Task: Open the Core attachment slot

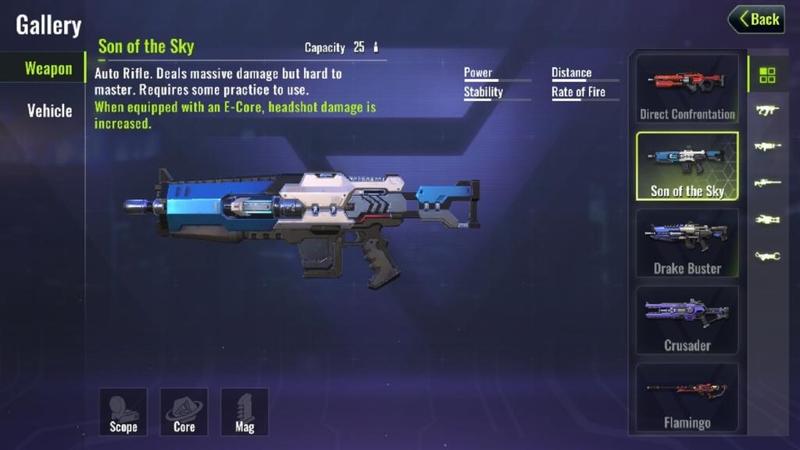Action: pos(184,411)
